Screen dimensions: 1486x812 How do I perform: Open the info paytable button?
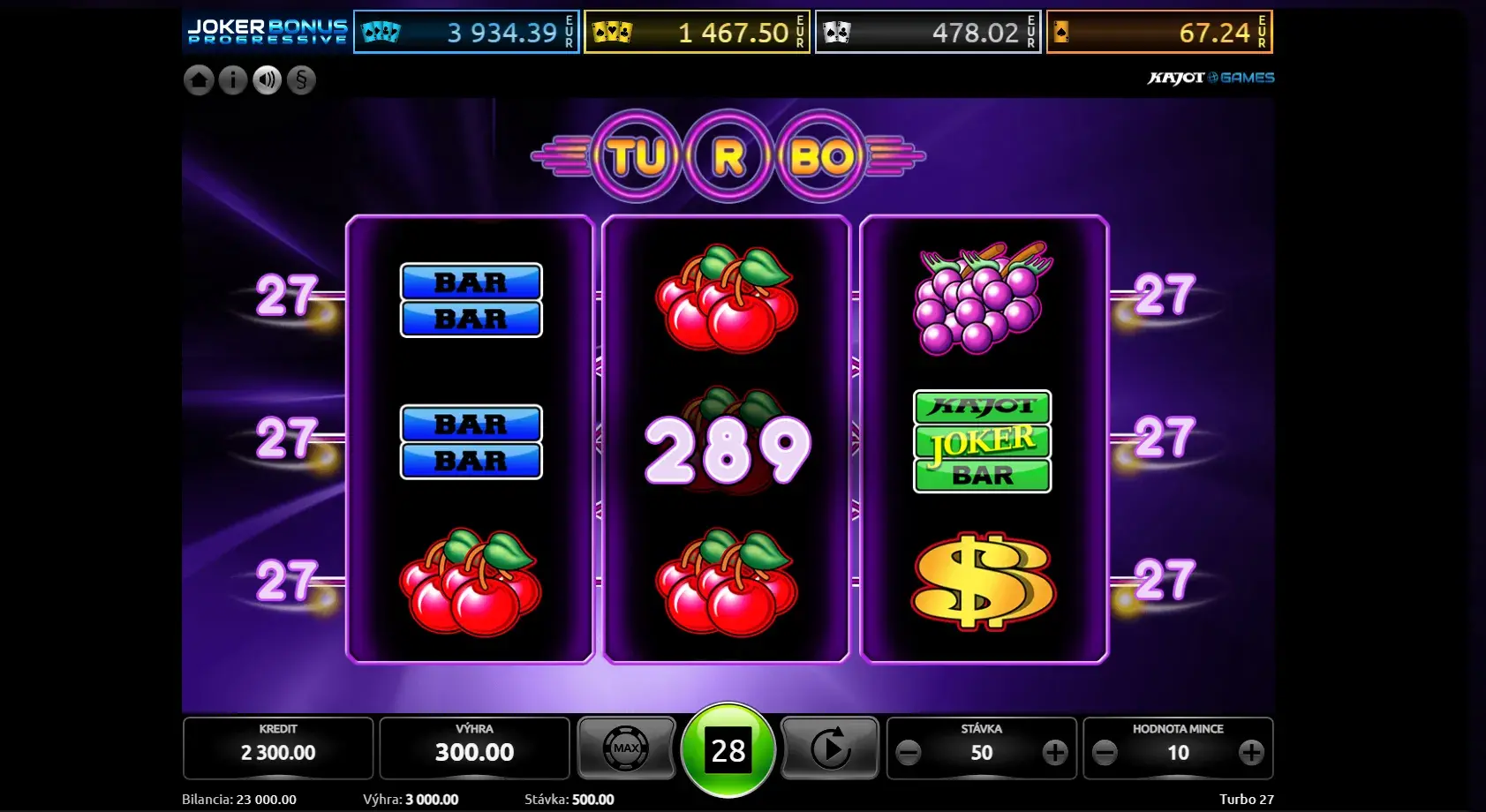[x=233, y=80]
